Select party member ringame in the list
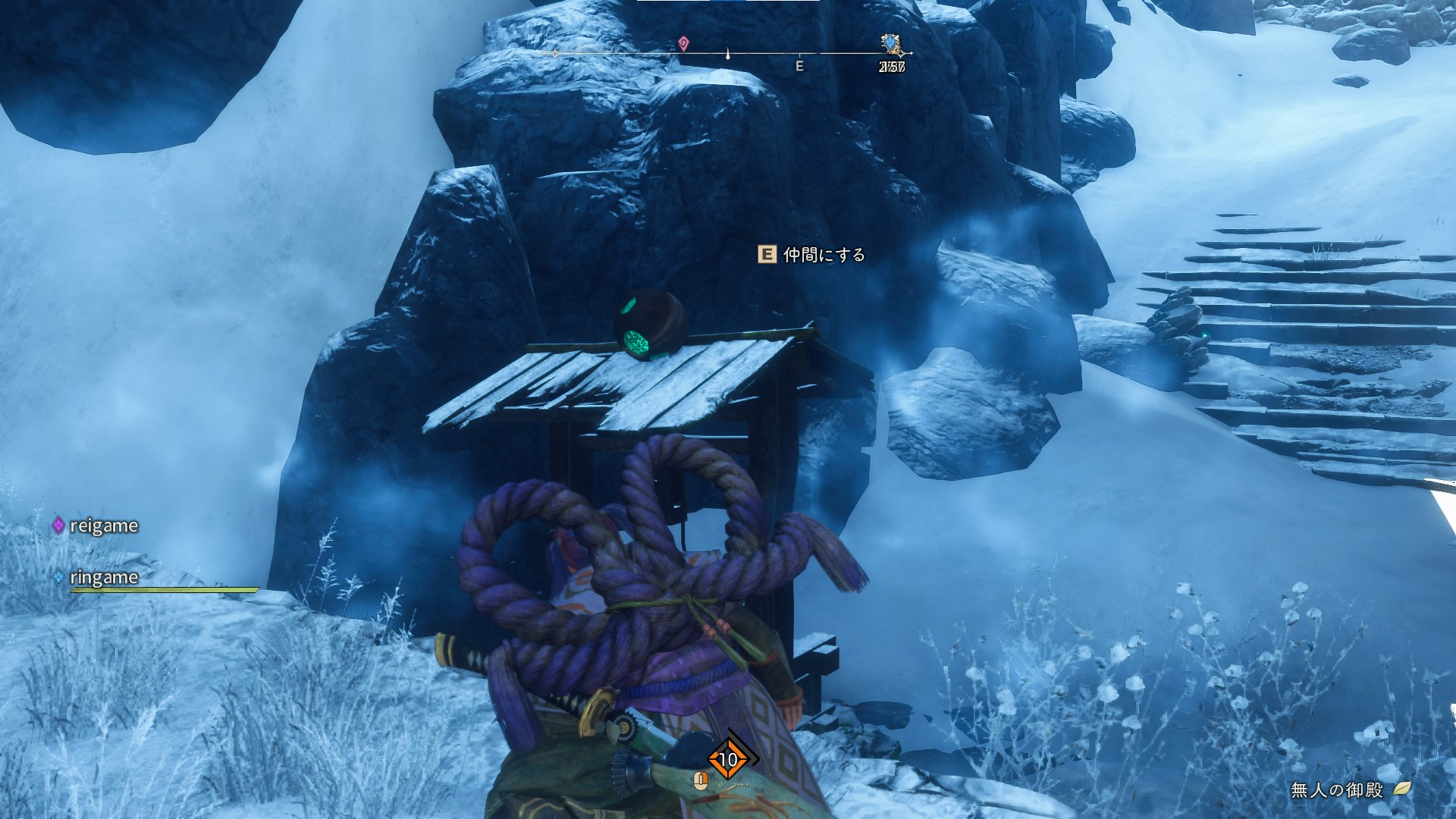This screenshot has width=1456, height=819. [104, 577]
